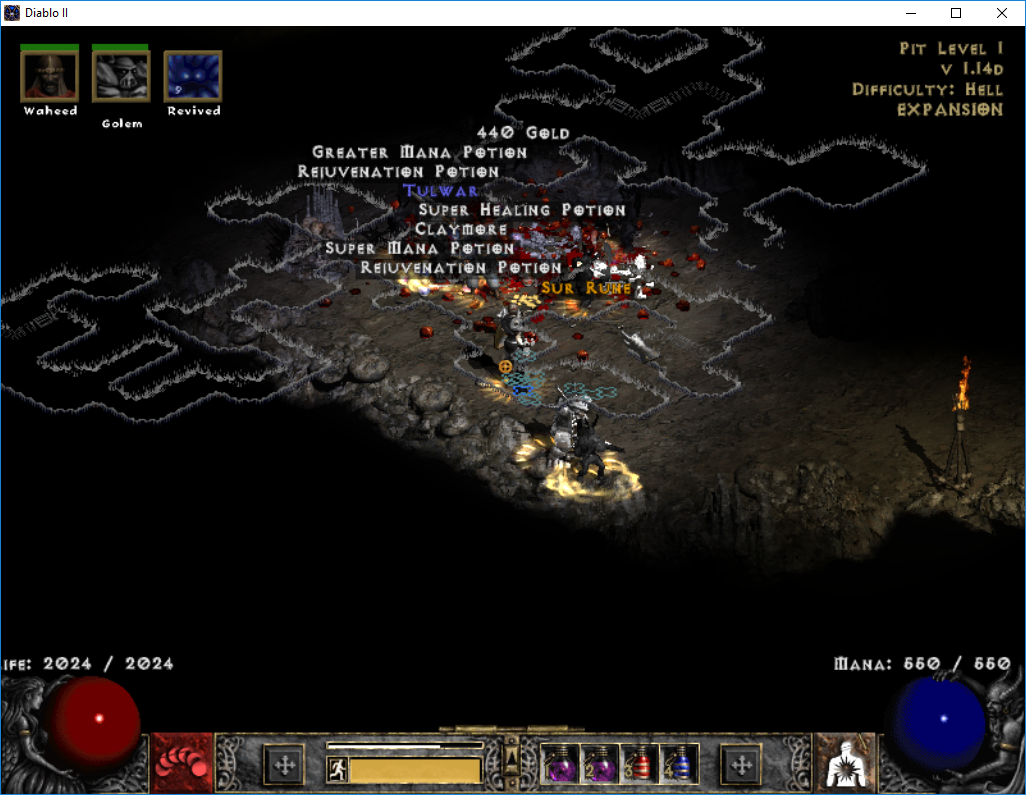The image size is (1026, 795).
Task: Toggle the run/walk button
Action: [x=337, y=769]
